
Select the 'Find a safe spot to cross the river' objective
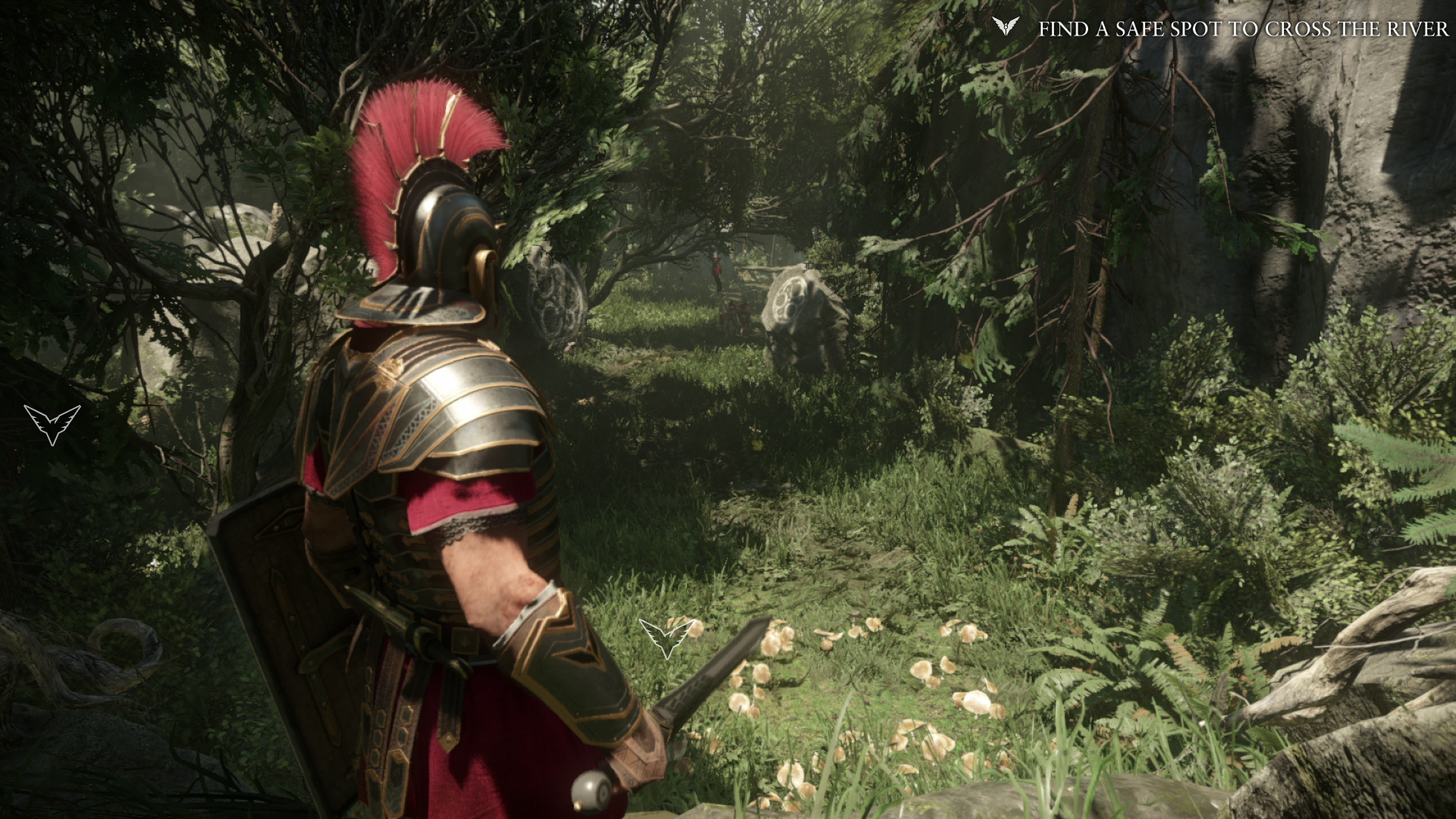click(x=1242, y=29)
